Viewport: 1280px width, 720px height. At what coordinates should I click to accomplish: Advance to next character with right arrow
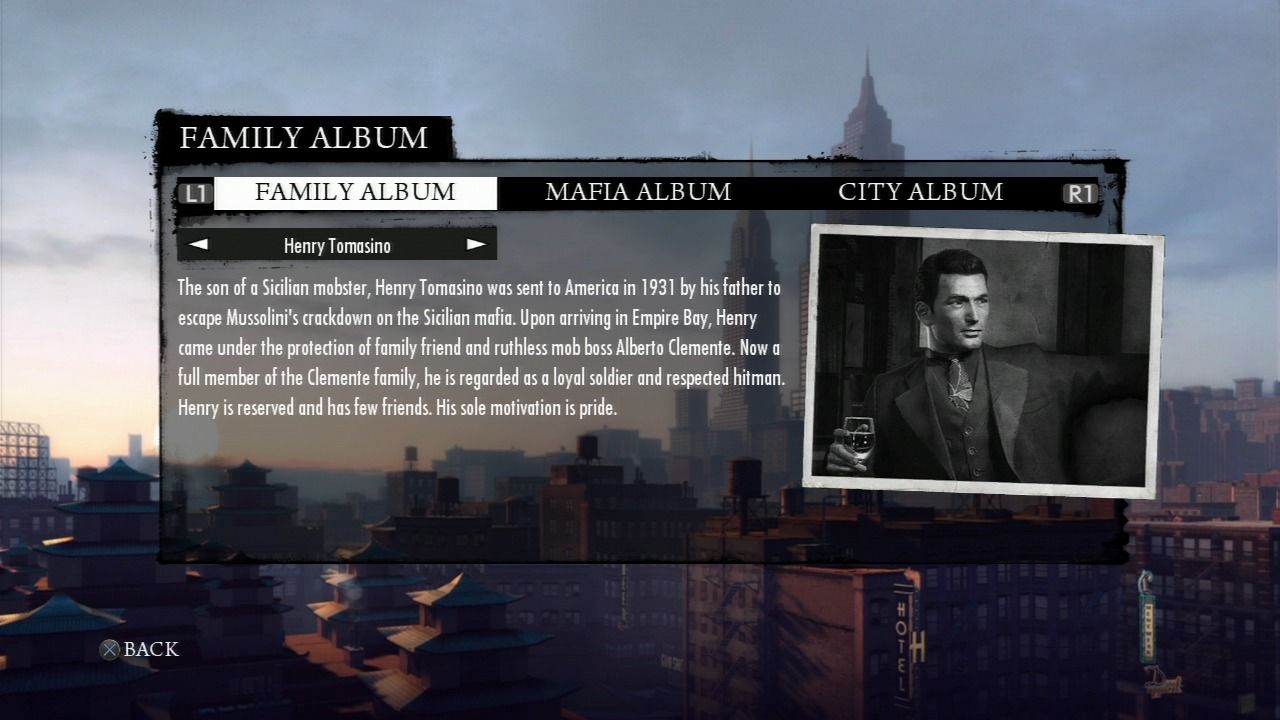(476, 244)
